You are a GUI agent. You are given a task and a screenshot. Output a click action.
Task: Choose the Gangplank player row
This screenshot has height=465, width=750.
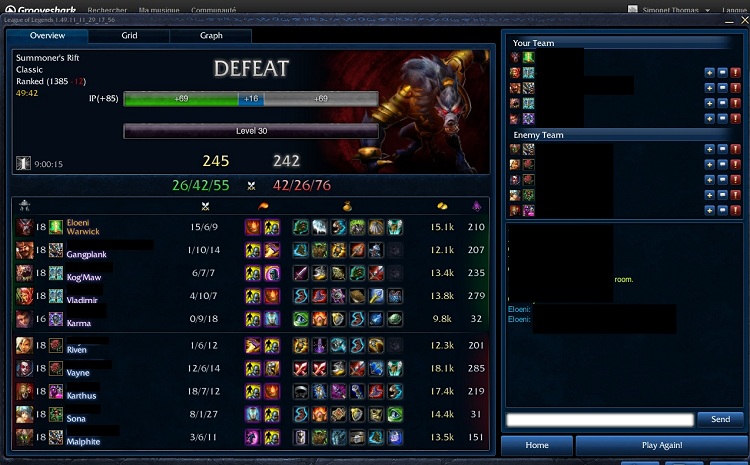[250, 250]
